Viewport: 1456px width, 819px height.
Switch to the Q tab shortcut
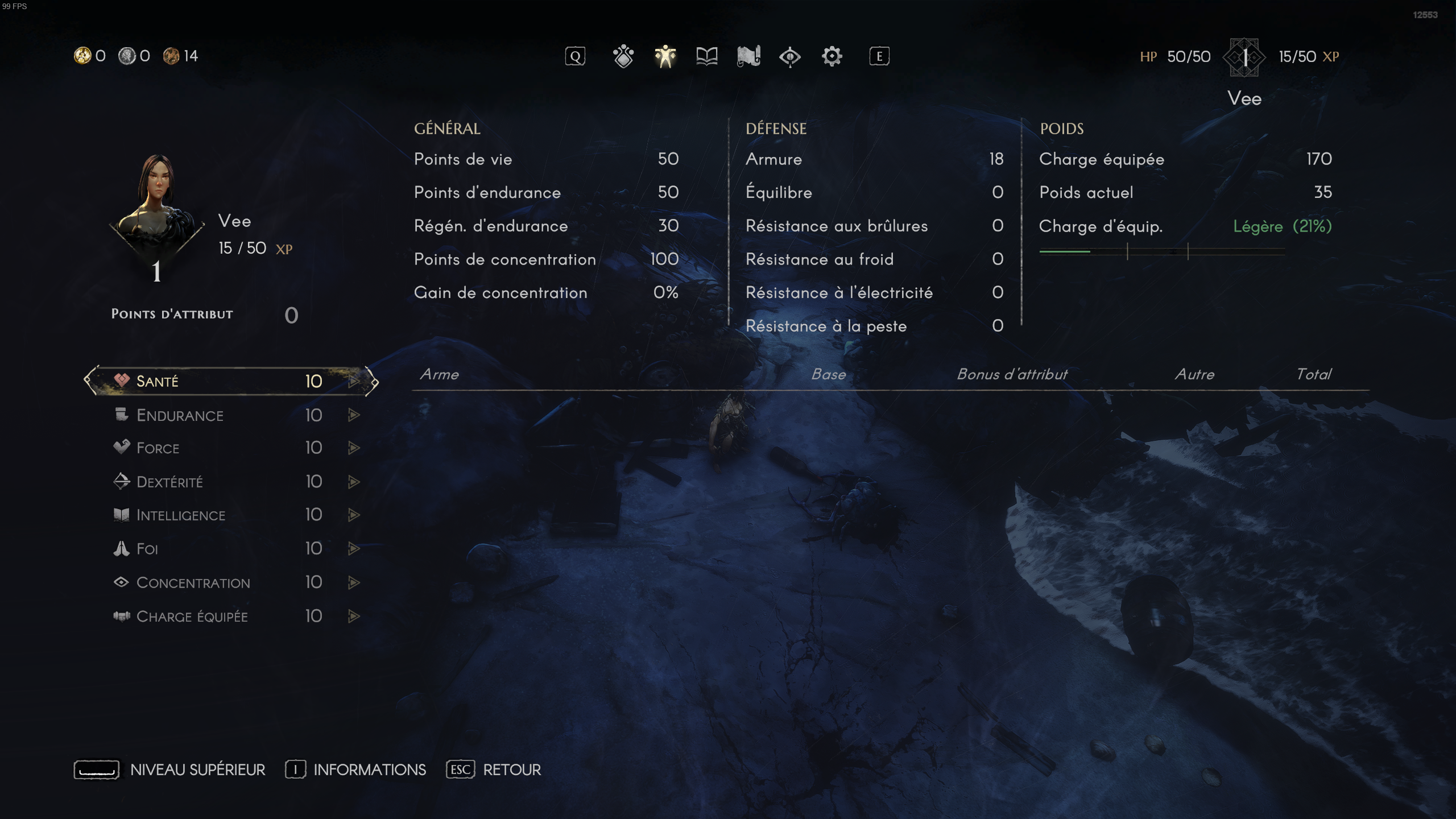(575, 56)
